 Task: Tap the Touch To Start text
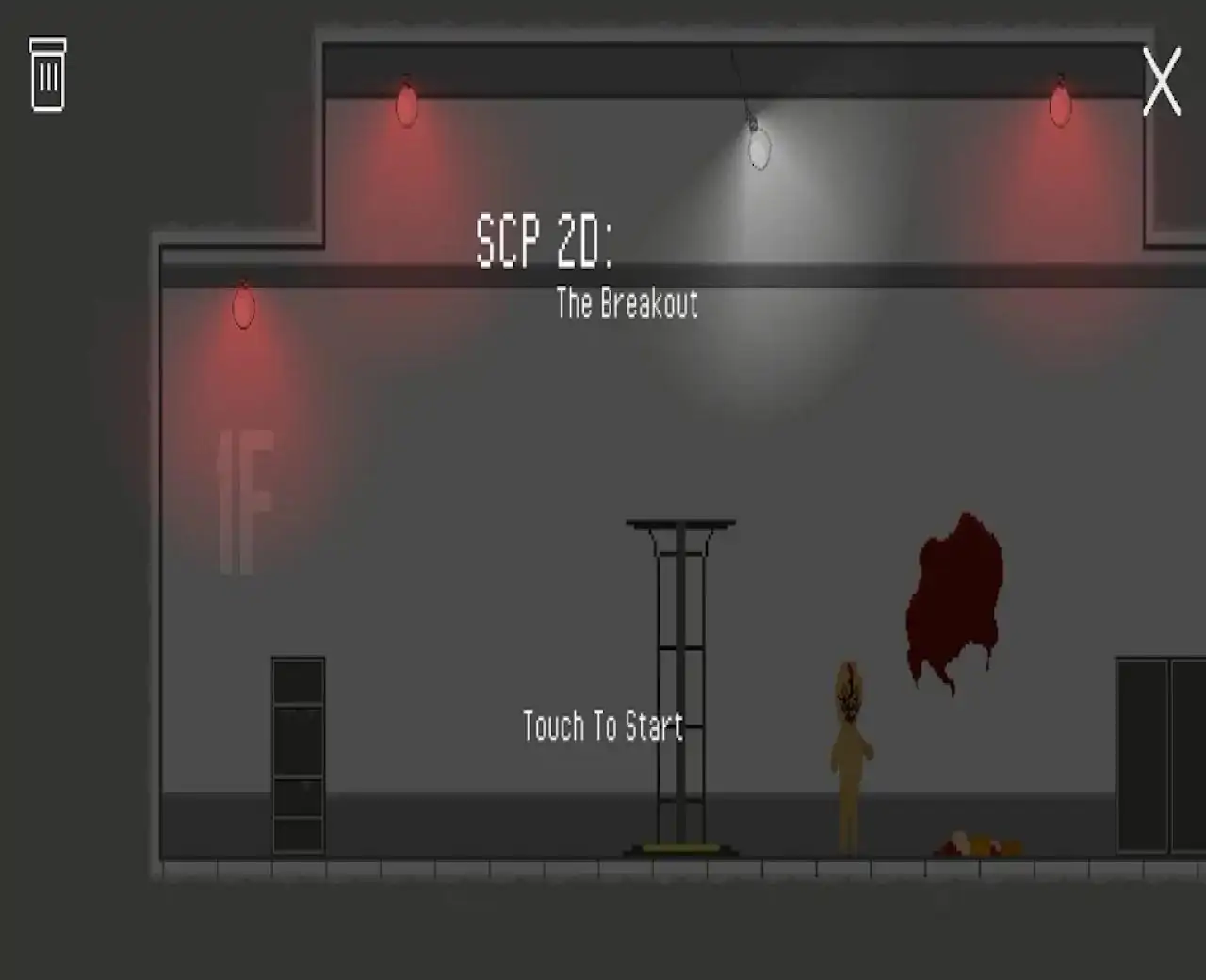pos(601,726)
